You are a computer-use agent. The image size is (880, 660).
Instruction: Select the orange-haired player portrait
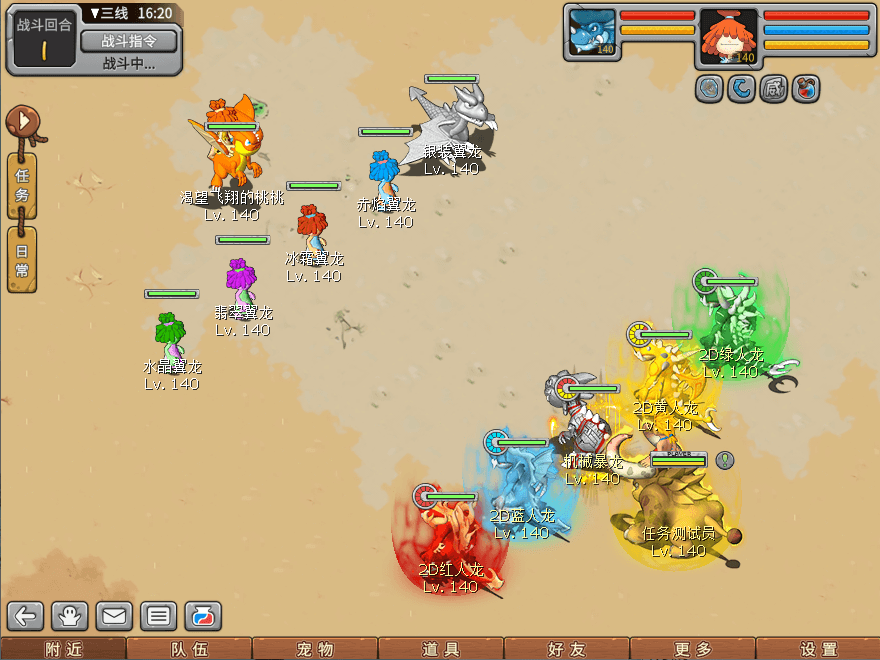click(728, 37)
